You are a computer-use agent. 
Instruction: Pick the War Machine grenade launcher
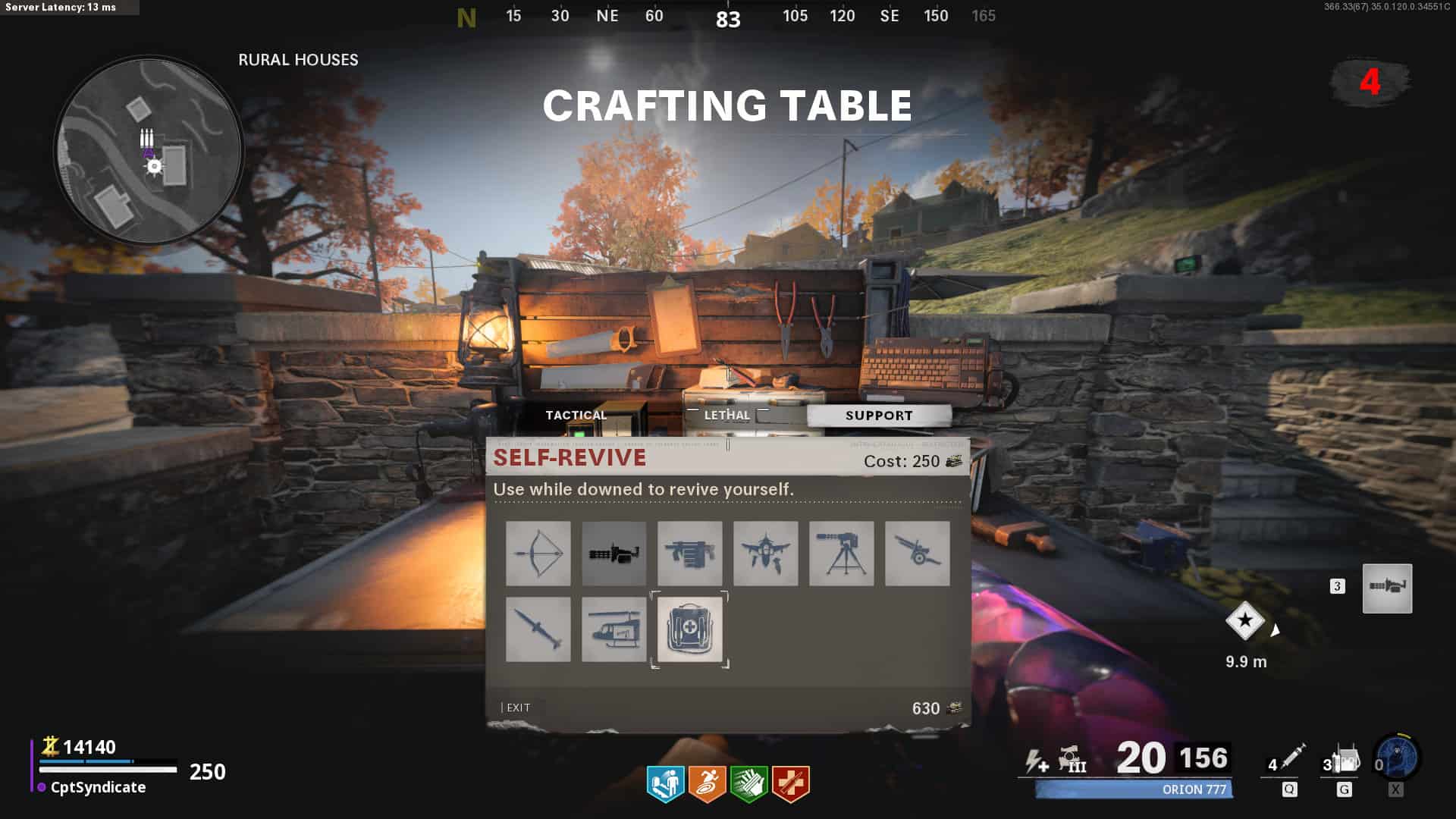pyautogui.click(x=689, y=554)
